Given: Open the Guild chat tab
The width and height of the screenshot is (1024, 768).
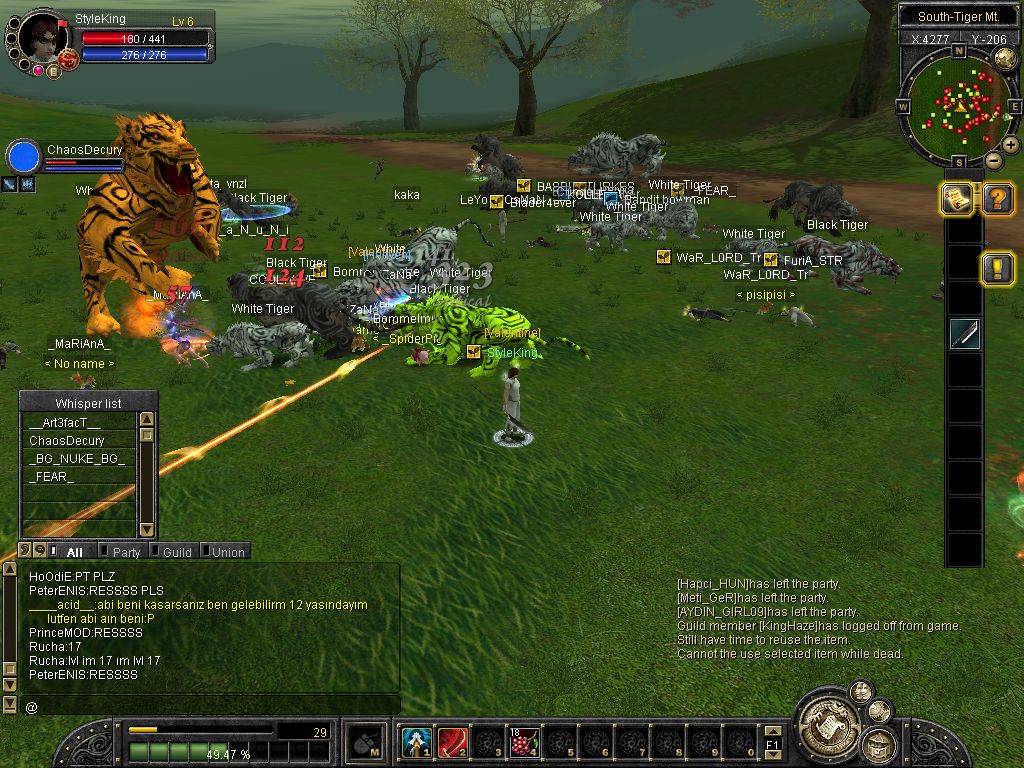Looking at the screenshot, I should click(176, 552).
